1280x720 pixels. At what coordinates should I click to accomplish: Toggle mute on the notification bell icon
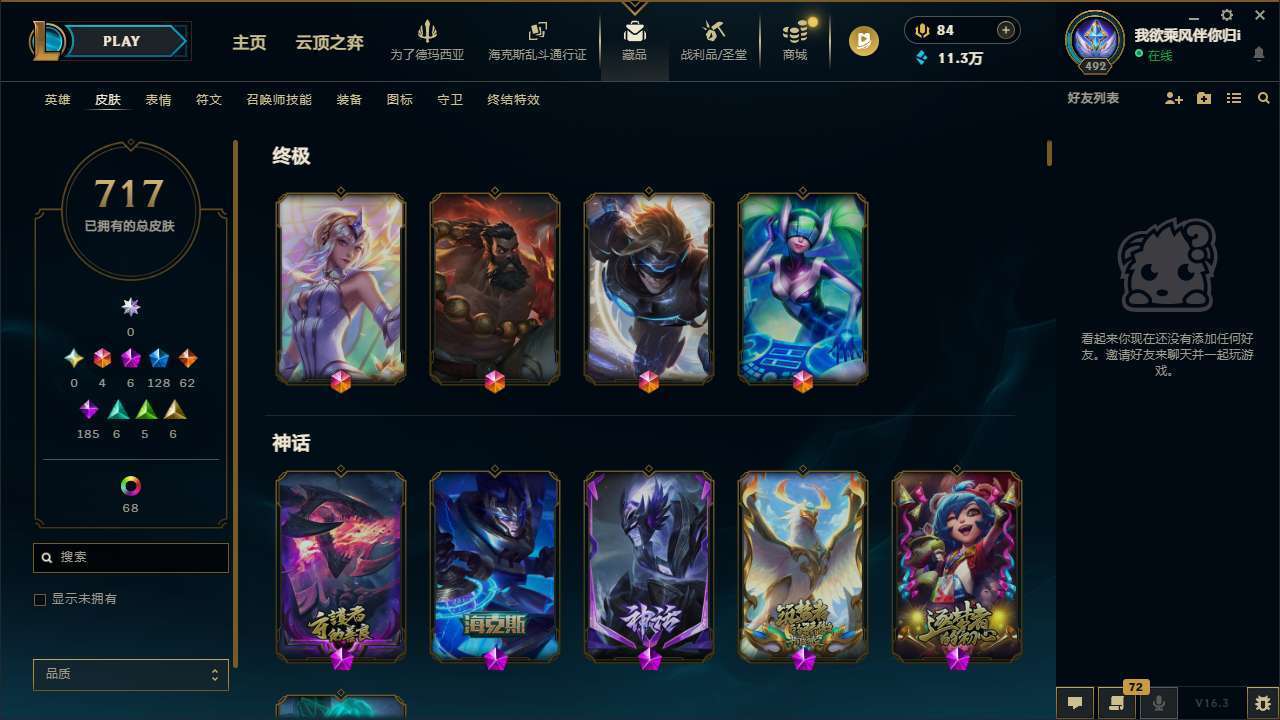coord(1258,55)
